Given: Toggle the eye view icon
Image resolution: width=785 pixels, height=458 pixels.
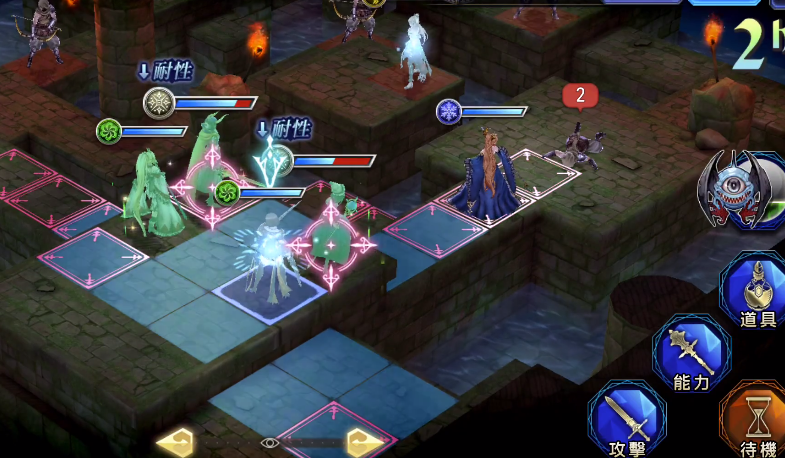Looking at the screenshot, I should tap(269, 441).
